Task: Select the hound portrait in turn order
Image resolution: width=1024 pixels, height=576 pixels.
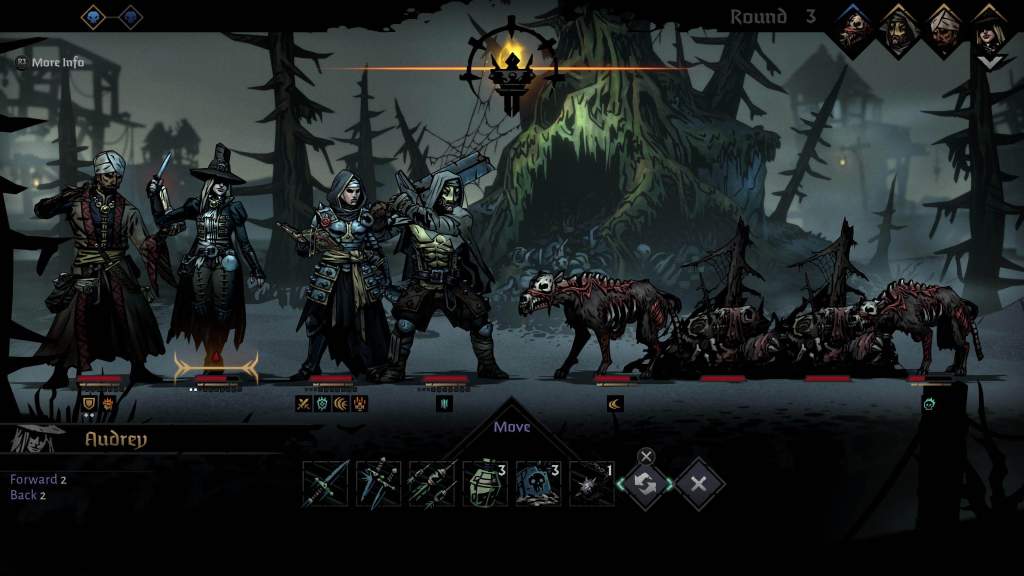Action: (853, 29)
